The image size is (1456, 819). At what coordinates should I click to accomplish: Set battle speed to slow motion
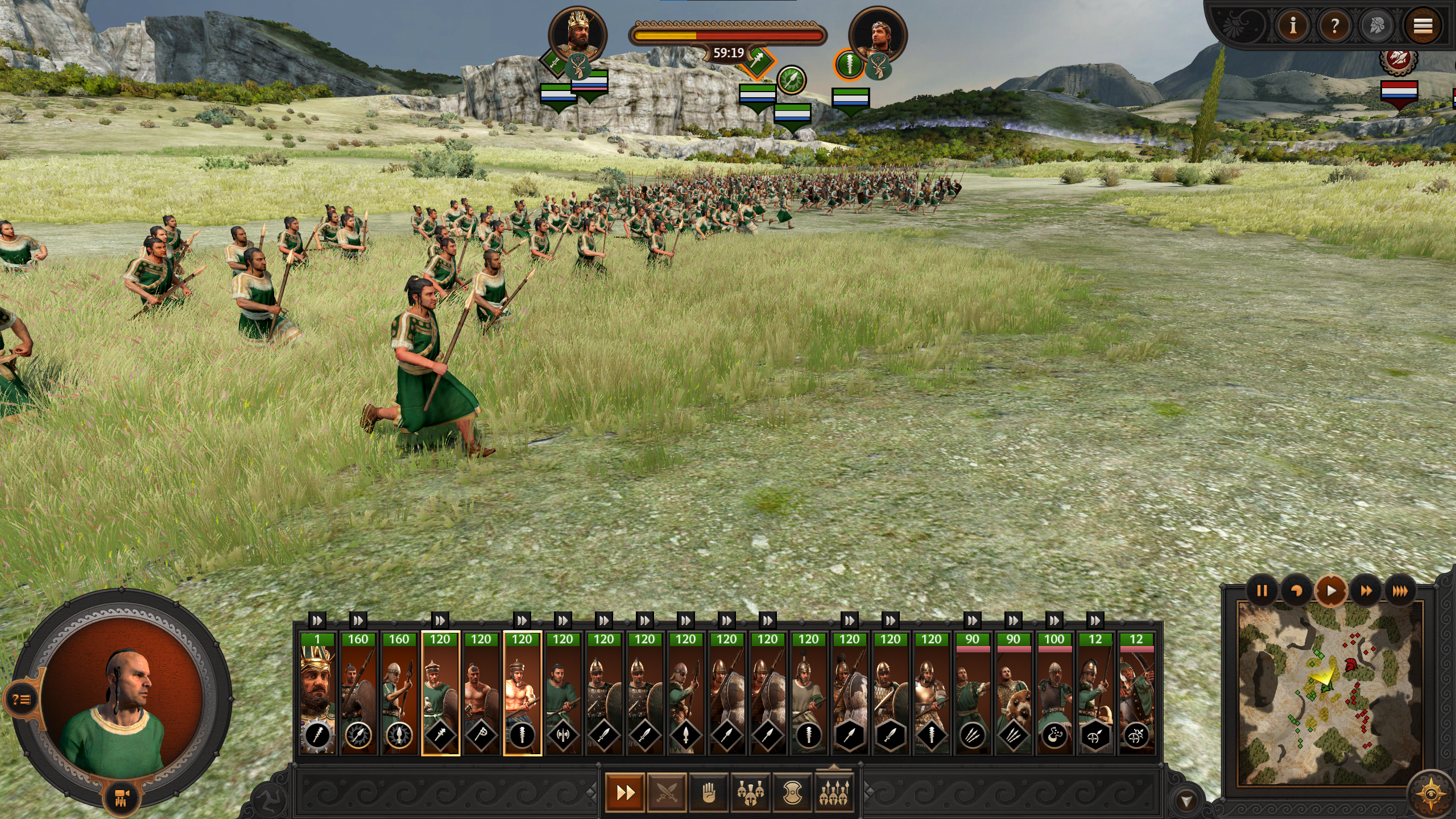pyautogui.click(x=1296, y=591)
